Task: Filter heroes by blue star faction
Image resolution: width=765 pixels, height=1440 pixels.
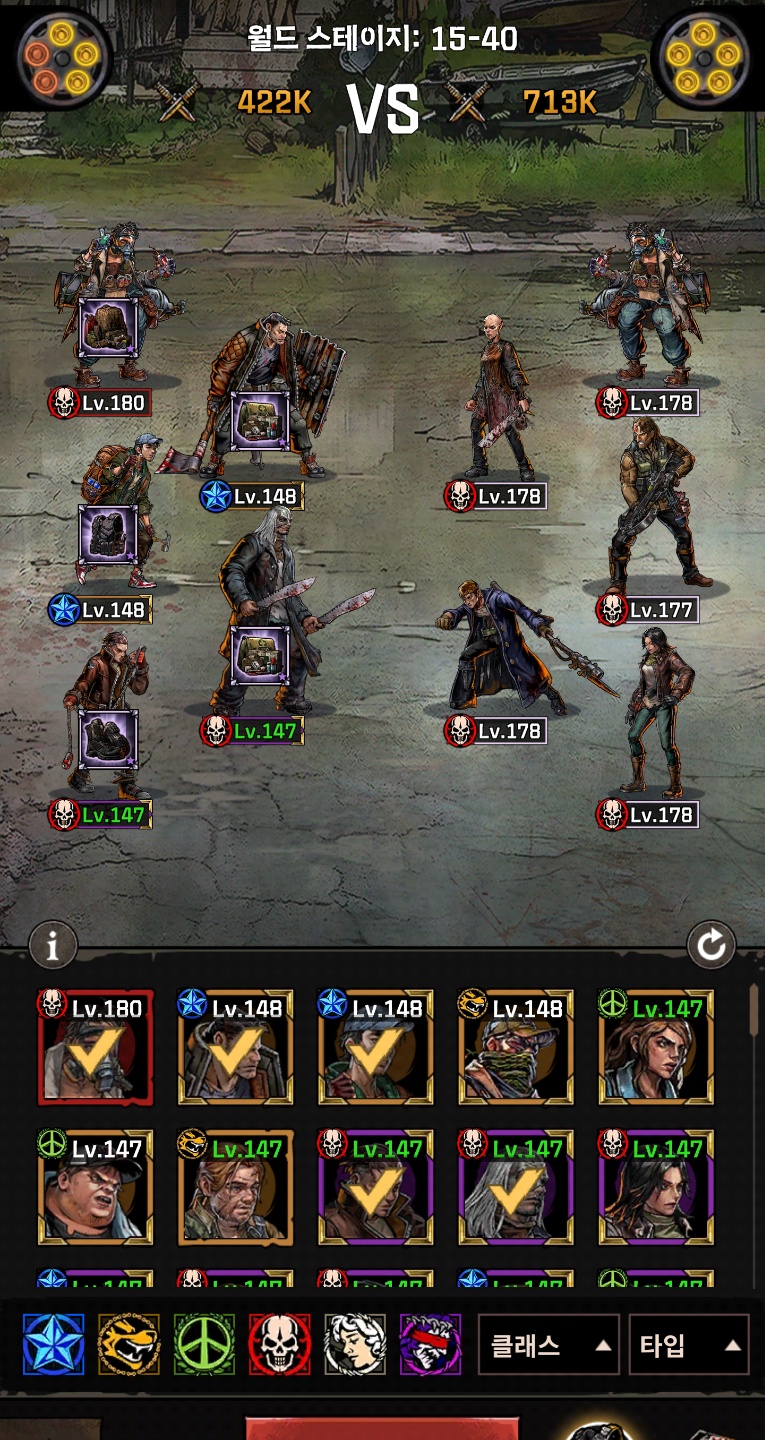Action: click(53, 1344)
